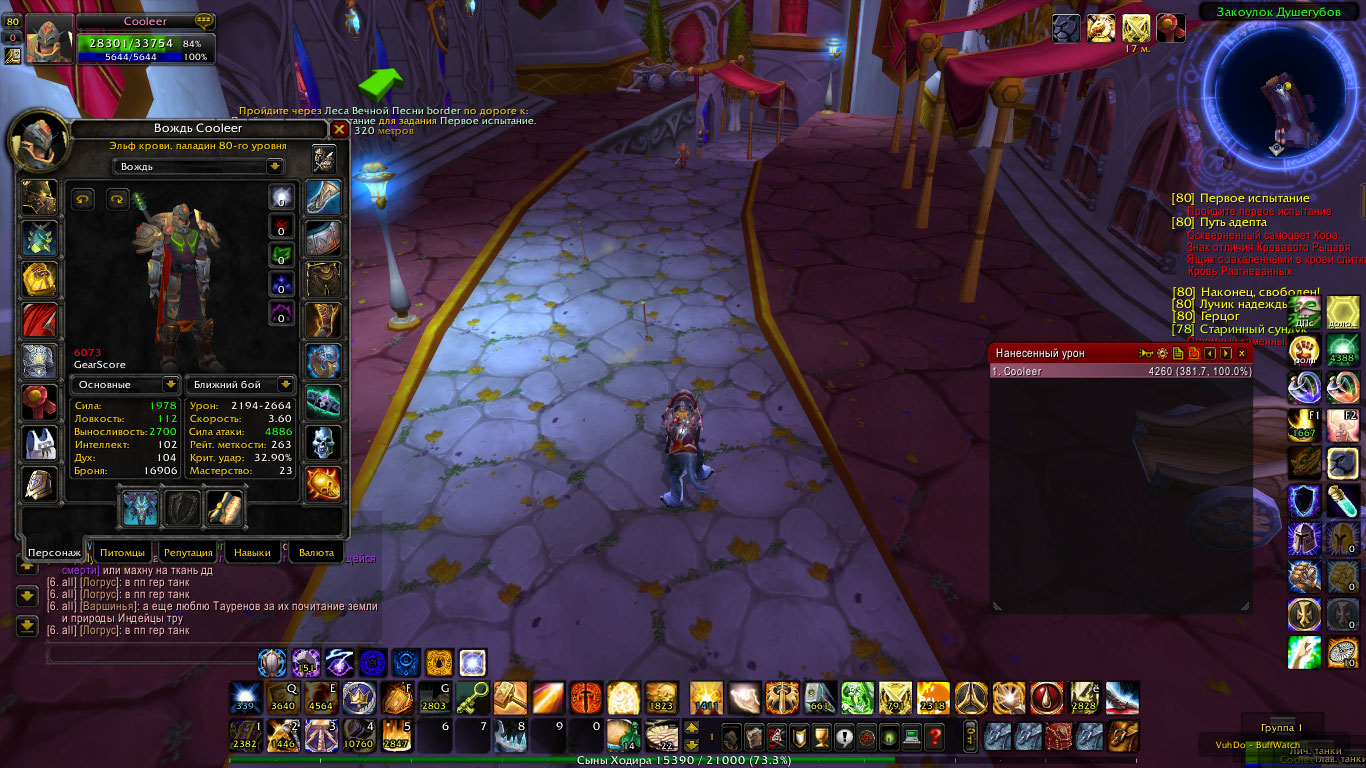
Task: Click the main-hand weapon slot
Action: (x=140, y=508)
